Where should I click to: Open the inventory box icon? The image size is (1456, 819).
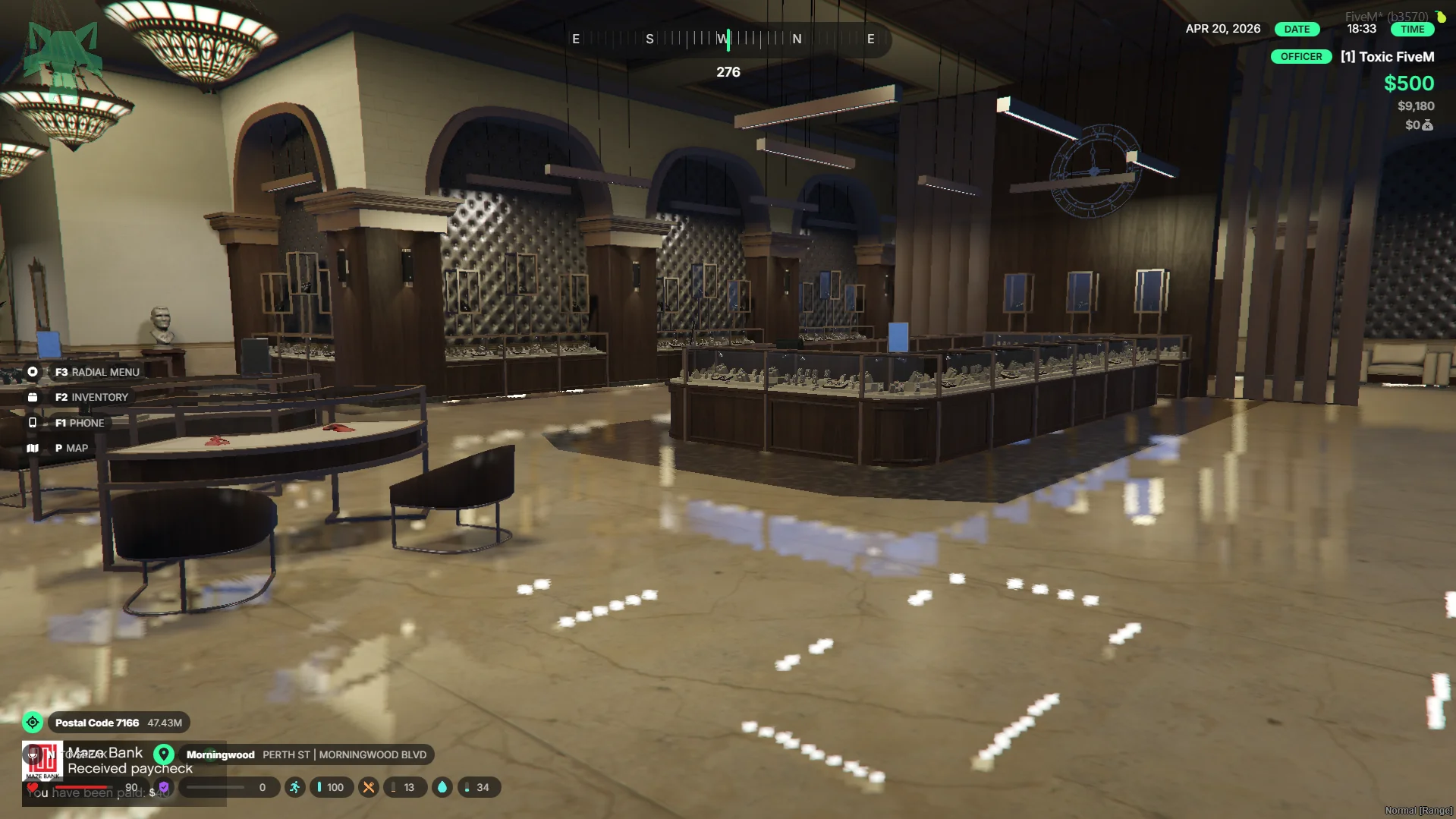33,397
